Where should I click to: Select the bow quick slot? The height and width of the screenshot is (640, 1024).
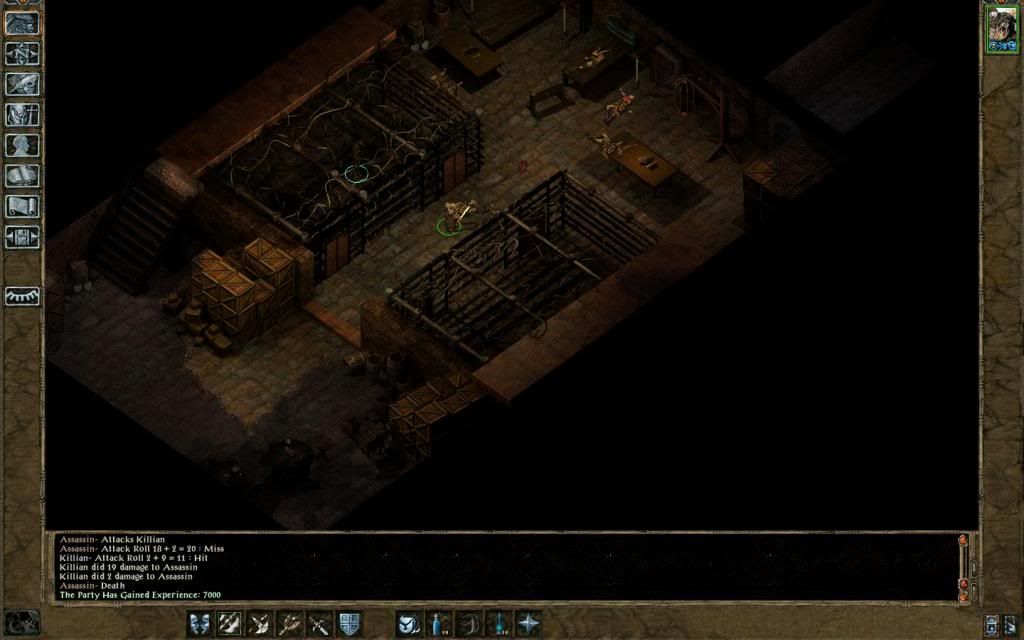tap(468, 623)
